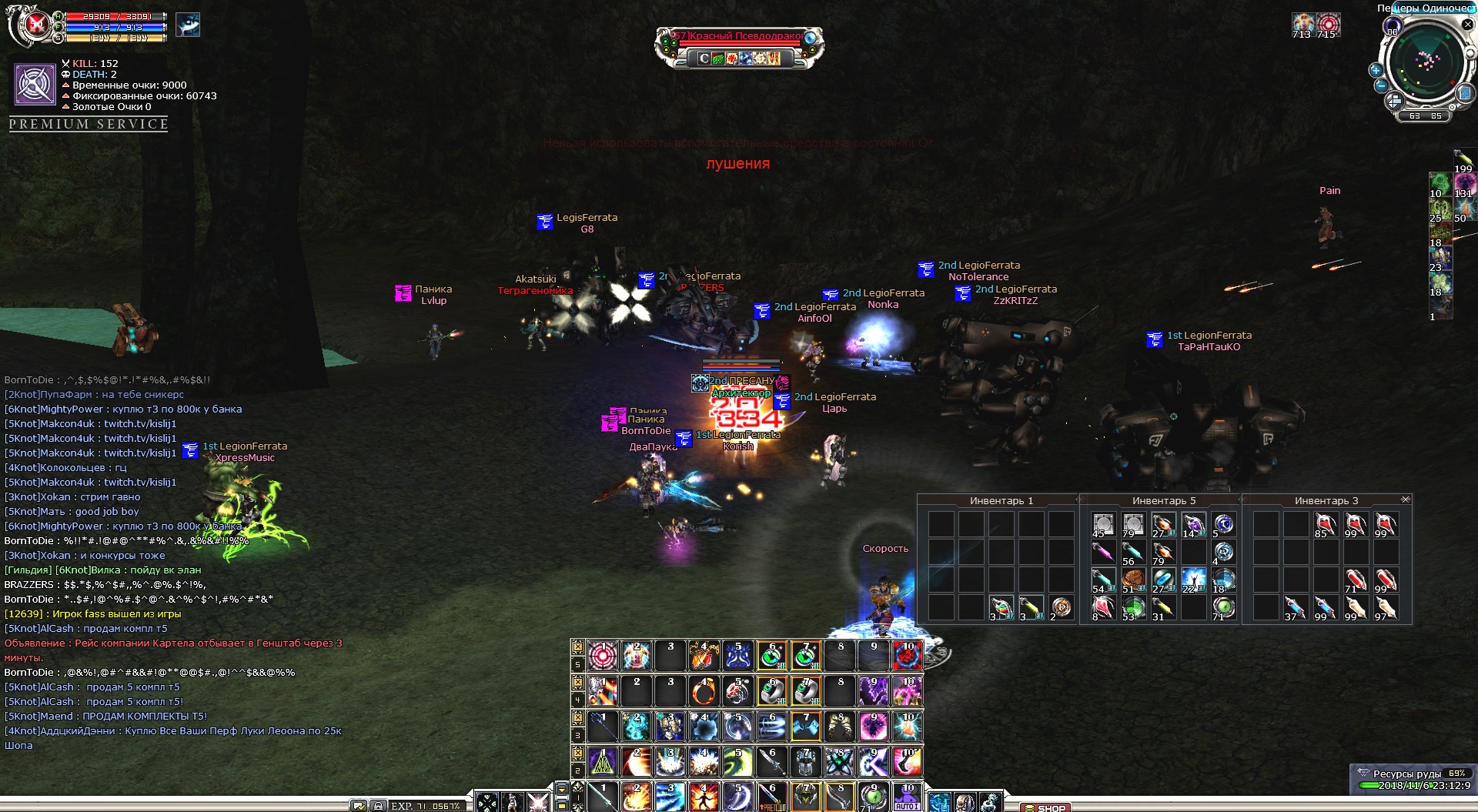
Task: Close the radar minimap
Action: [x=1467, y=25]
